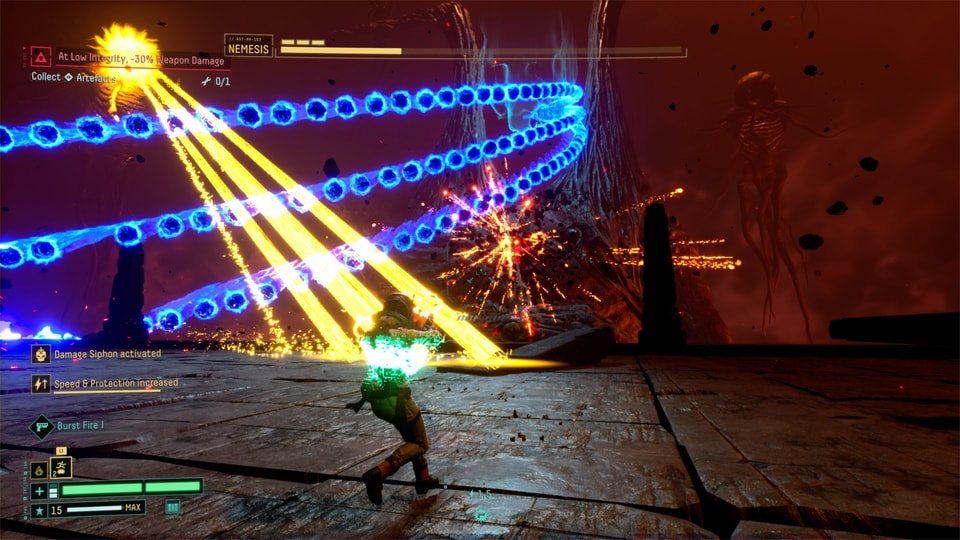This screenshot has width=960, height=540.
Task: Select the highlighted consumable item slot
Action: pyautogui.click(x=60, y=468)
